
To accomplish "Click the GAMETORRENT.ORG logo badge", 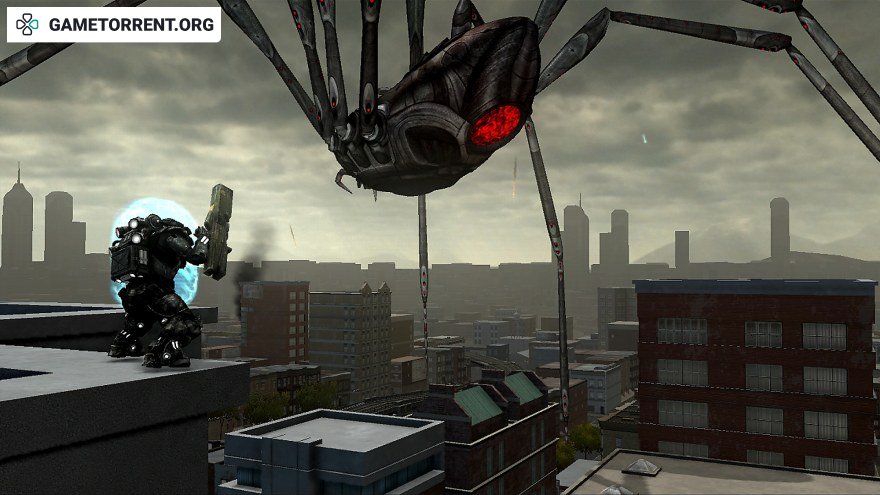I will click(x=113, y=25).
